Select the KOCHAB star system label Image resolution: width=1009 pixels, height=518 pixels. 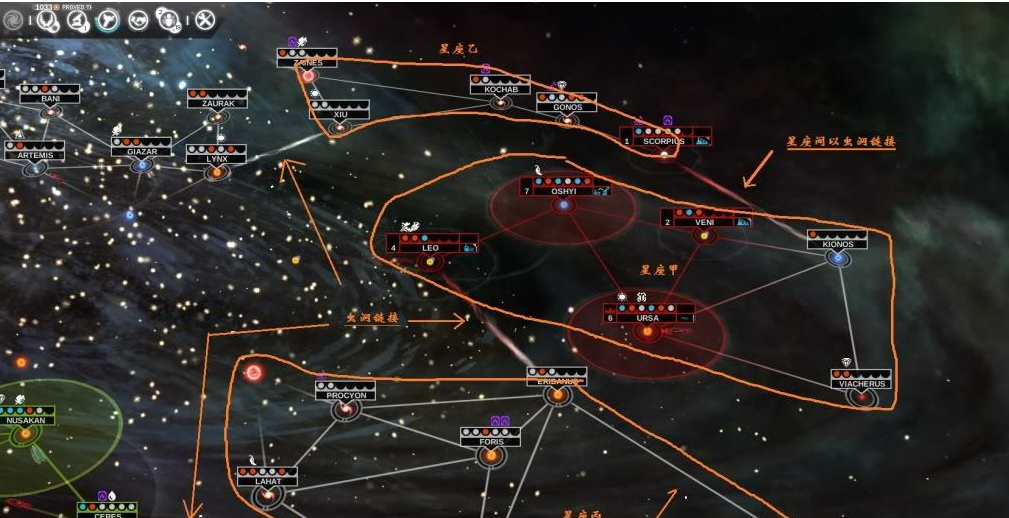coord(500,89)
